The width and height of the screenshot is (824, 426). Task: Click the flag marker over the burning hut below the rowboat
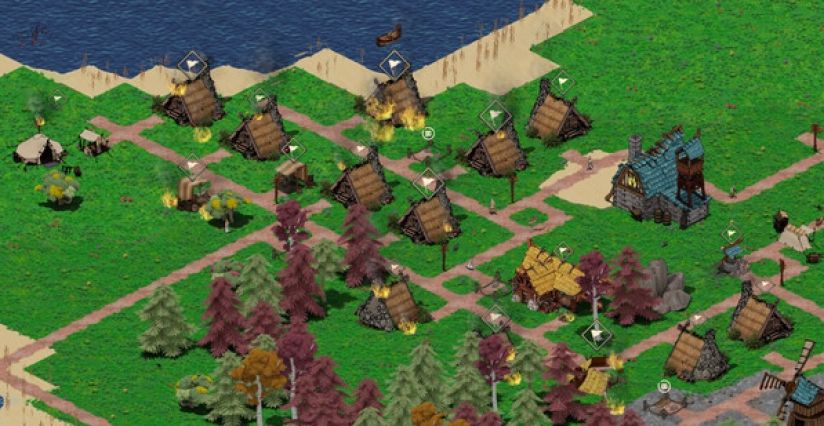(x=395, y=65)
